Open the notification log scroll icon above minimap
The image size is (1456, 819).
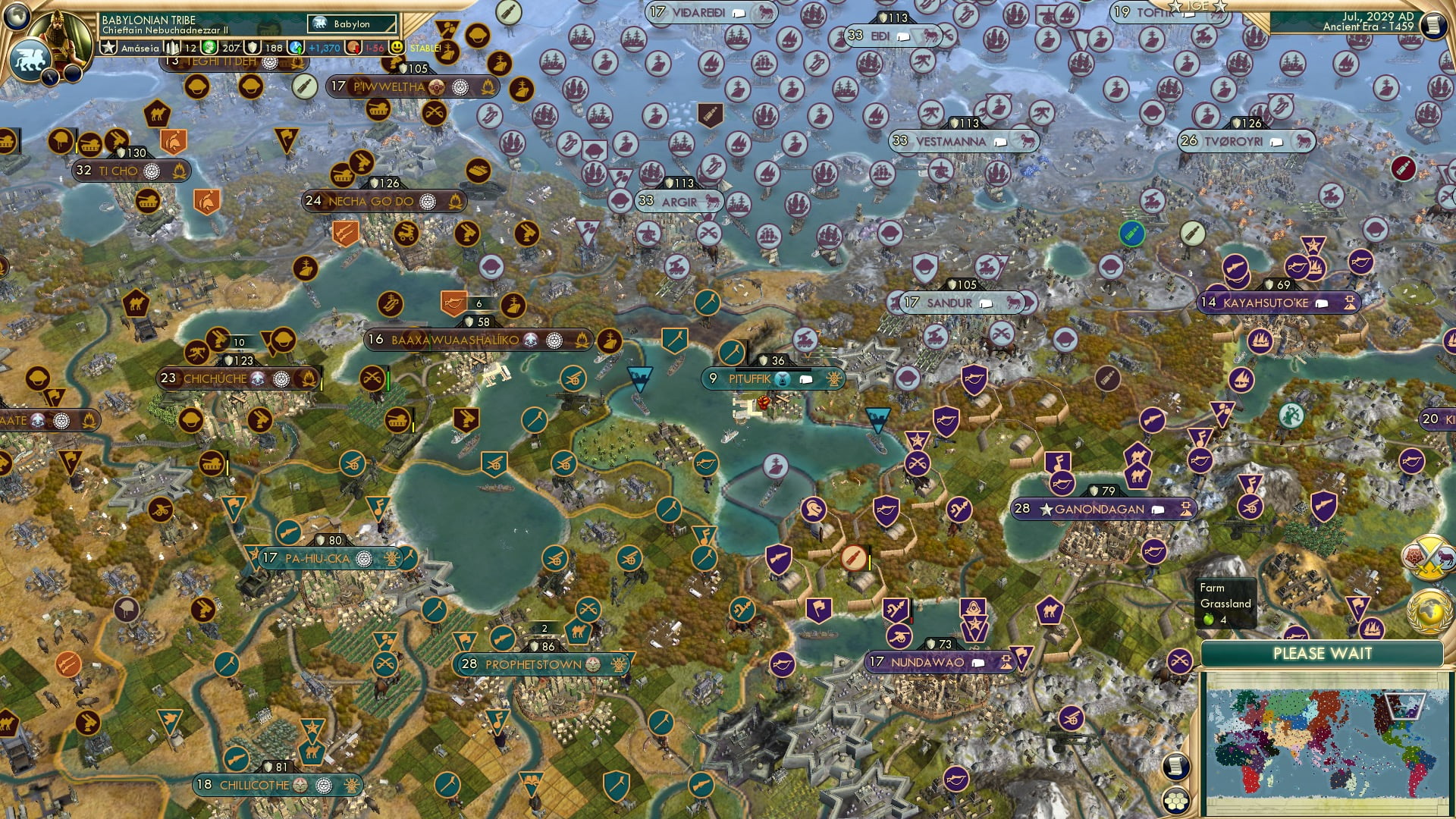click(x=1176, y=767)
